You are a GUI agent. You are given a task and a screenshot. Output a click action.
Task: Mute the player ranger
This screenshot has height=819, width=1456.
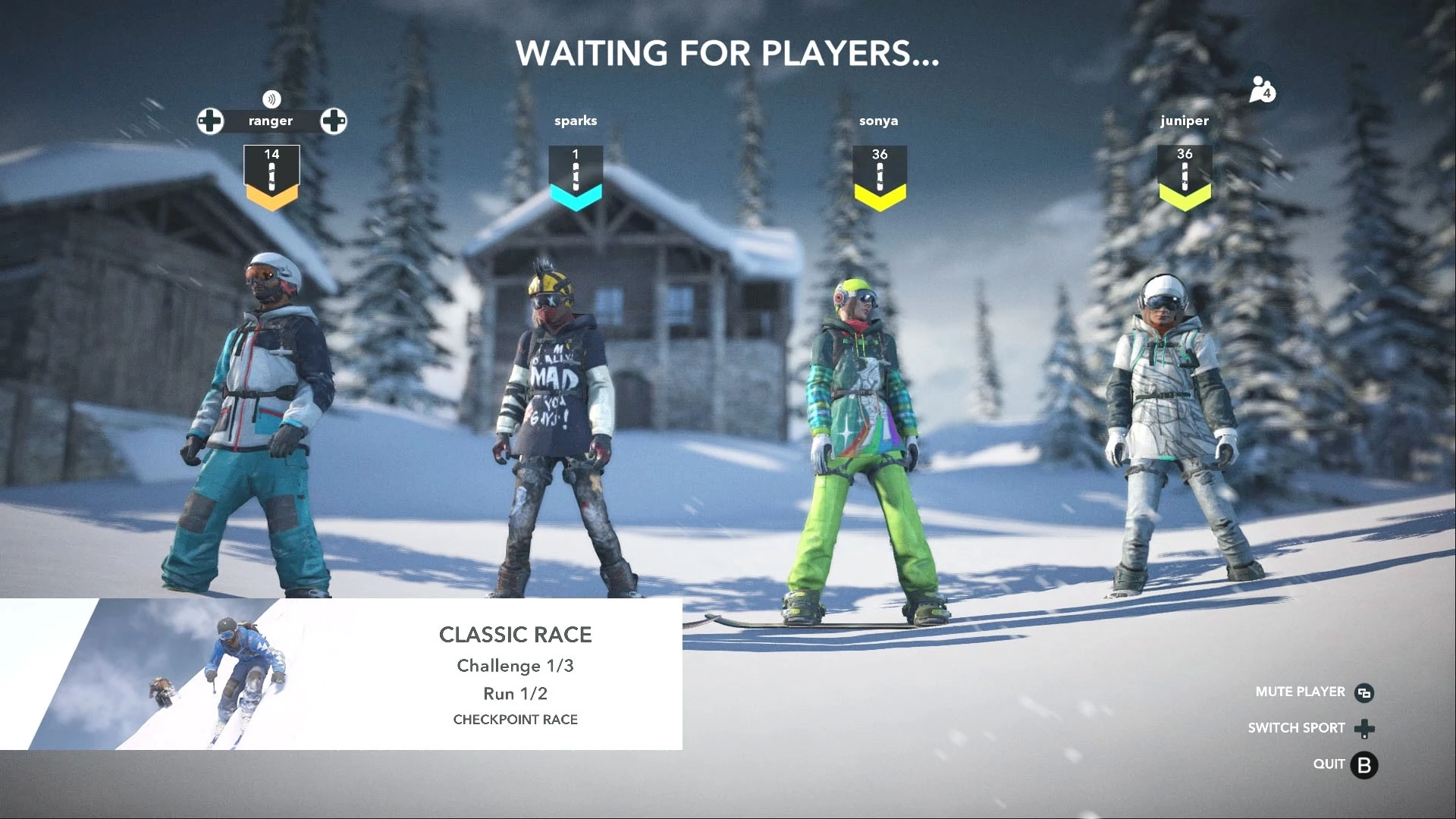tap(1300, 692)
